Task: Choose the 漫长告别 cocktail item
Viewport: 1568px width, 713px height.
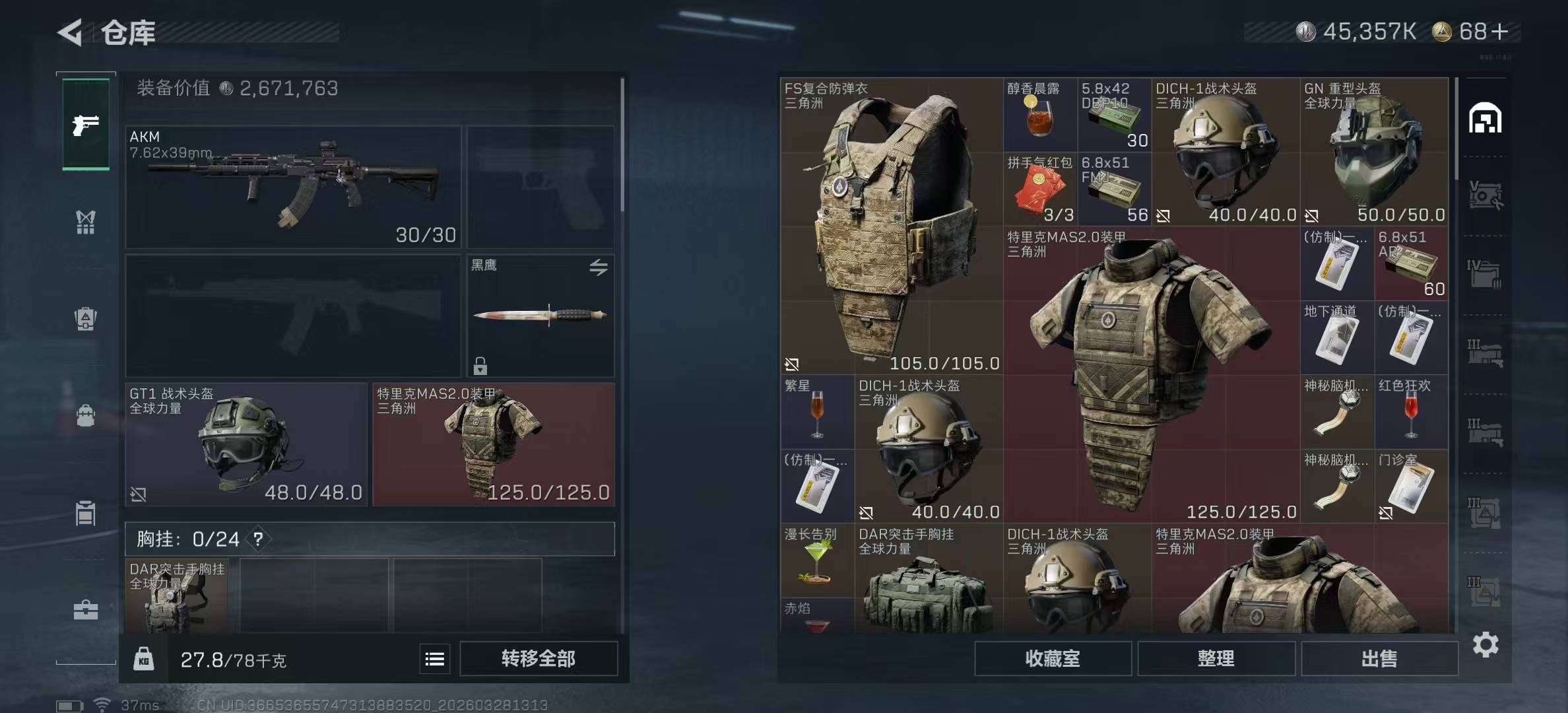Action: pos(817,560)
